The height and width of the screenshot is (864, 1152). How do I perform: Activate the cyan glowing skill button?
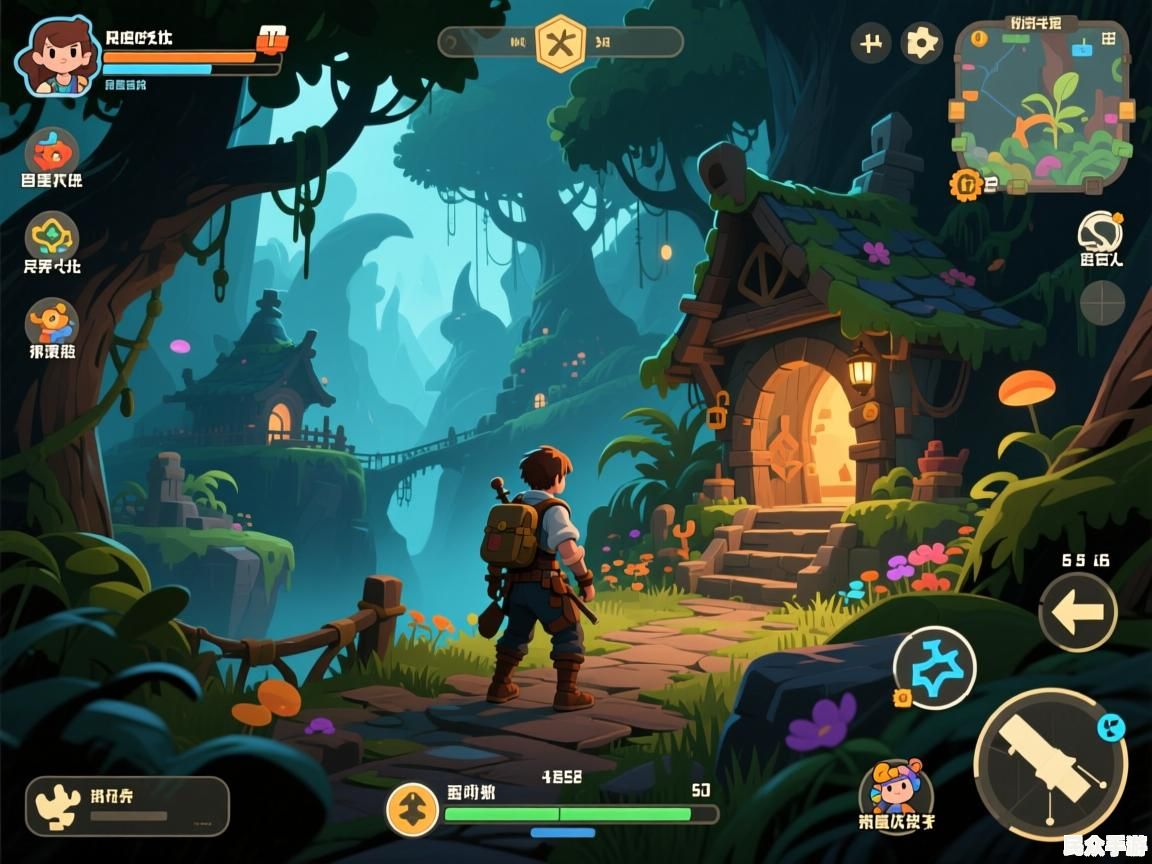pos(934,667)
